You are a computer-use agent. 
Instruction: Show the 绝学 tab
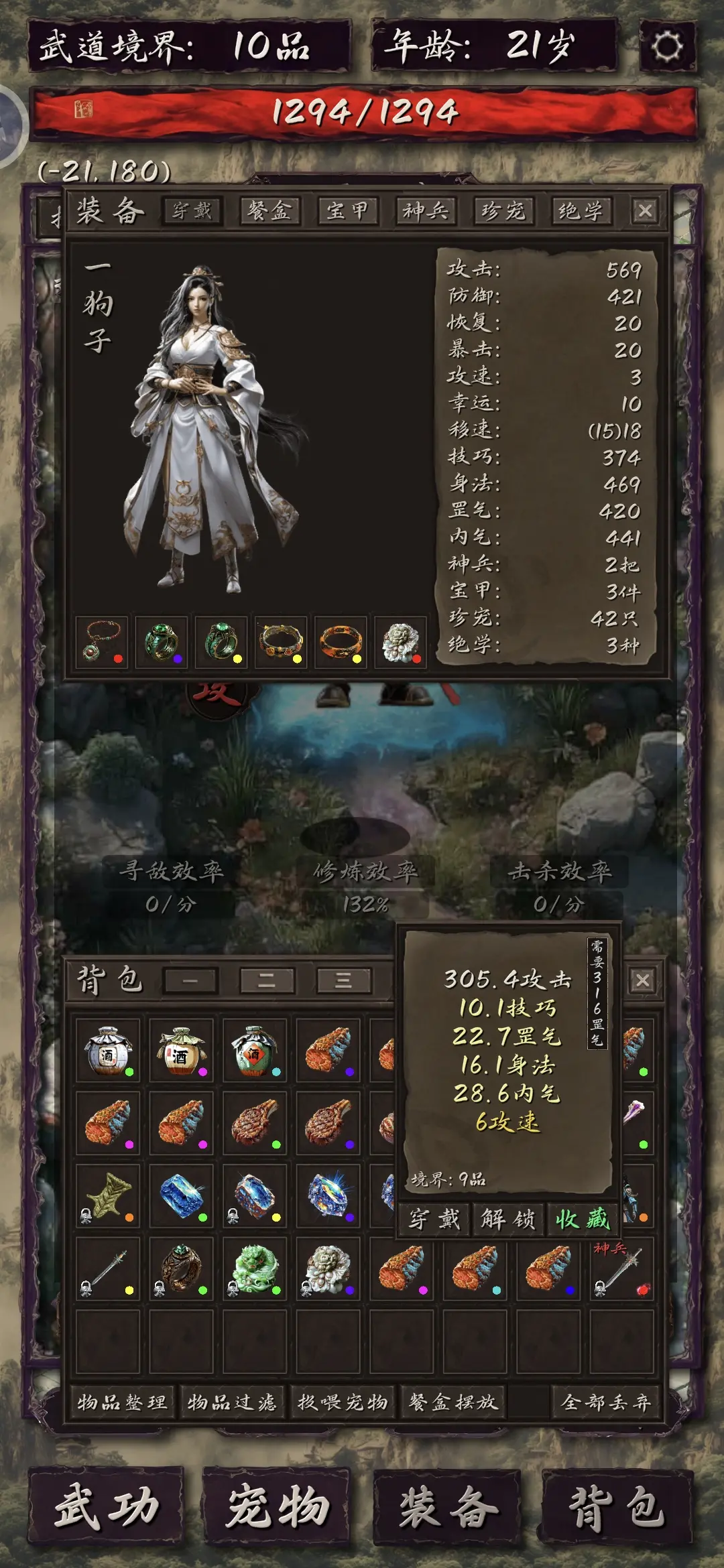click(x=581, y=211)
